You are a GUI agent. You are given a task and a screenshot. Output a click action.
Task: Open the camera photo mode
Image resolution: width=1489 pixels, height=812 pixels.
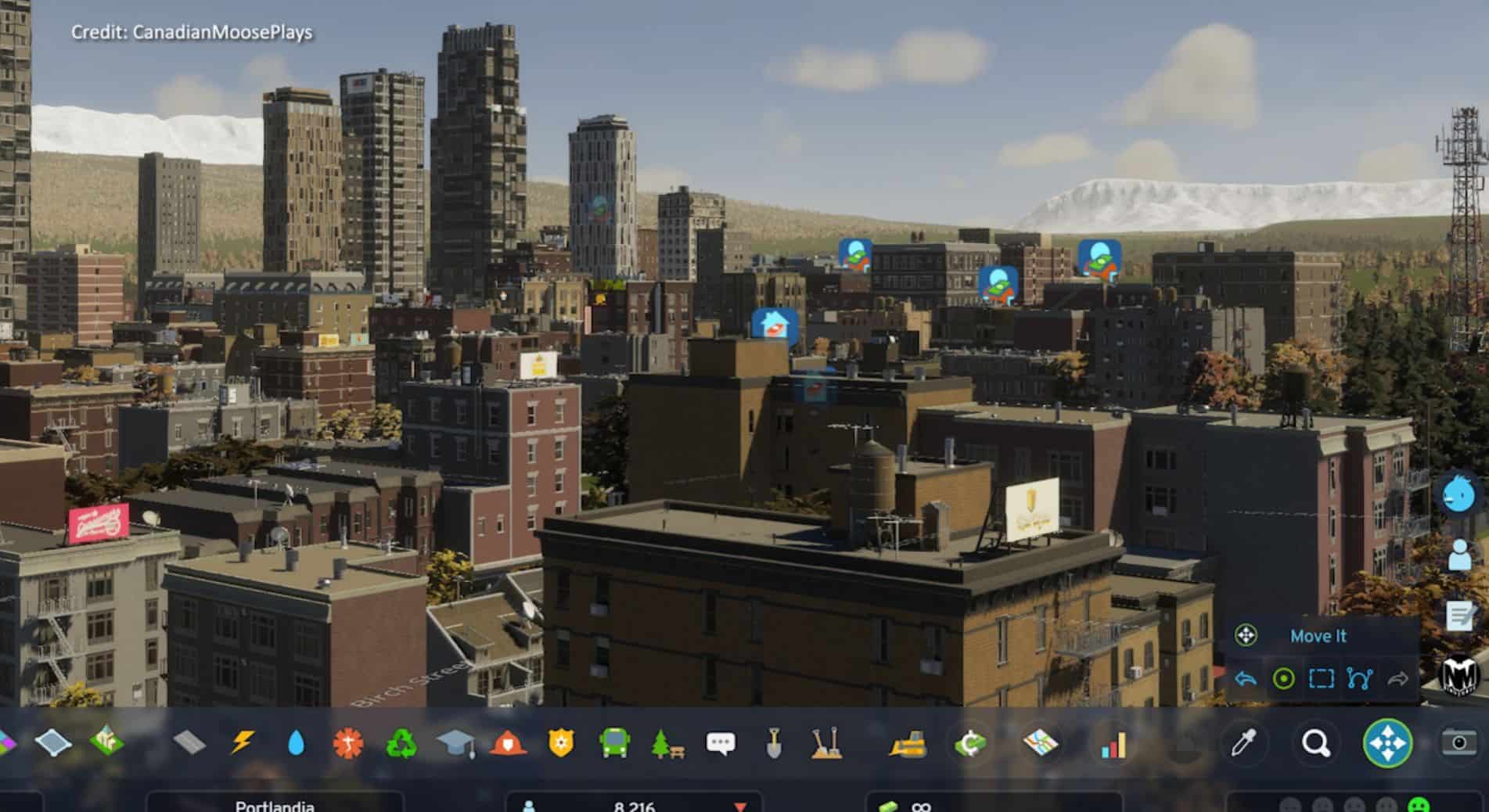point(1458,742)
